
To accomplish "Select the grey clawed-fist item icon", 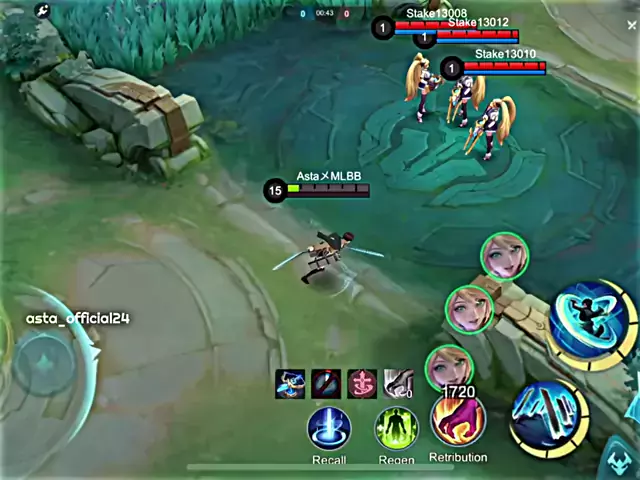I will (398, 383).
